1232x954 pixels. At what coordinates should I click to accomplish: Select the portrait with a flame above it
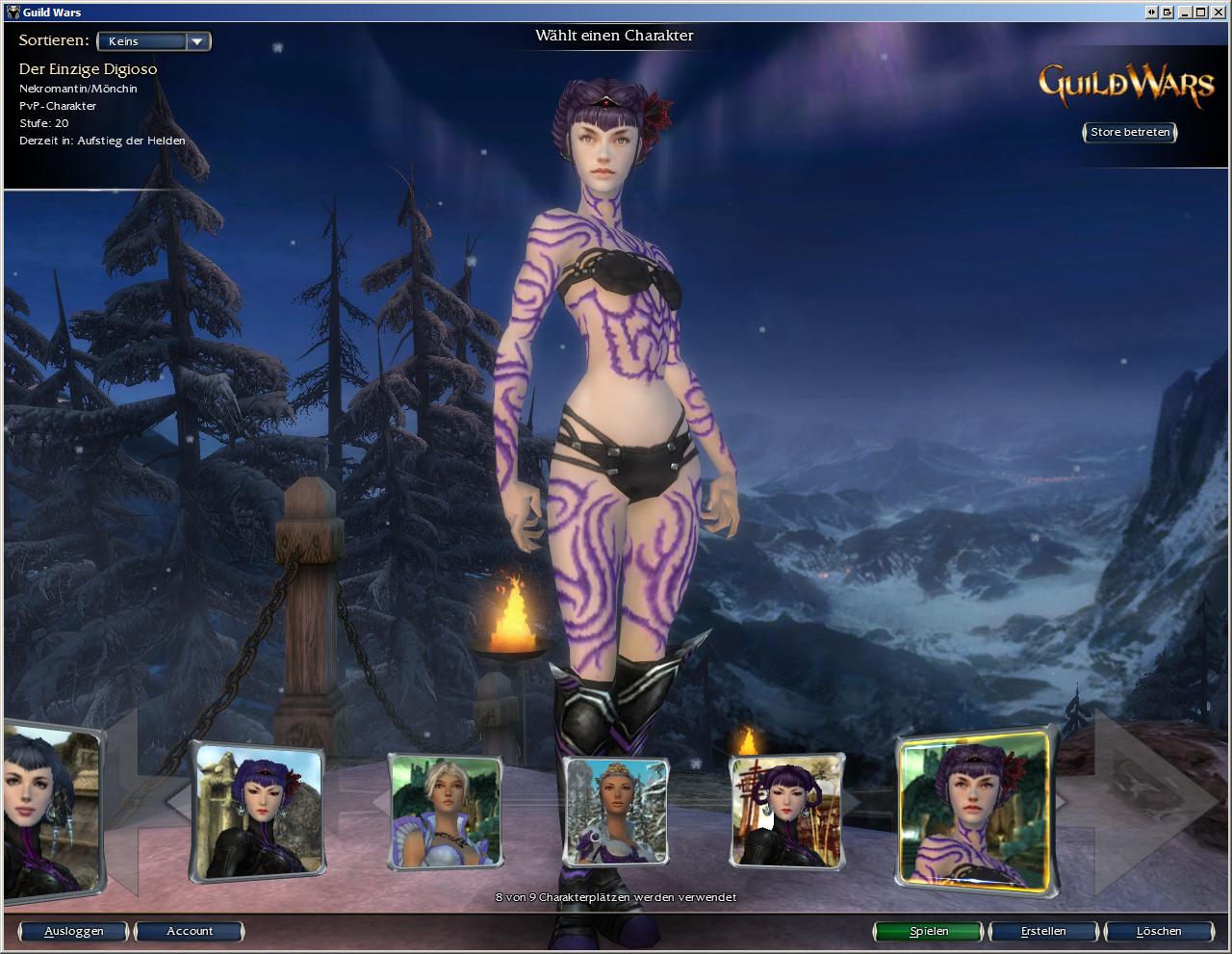(786, 811)
